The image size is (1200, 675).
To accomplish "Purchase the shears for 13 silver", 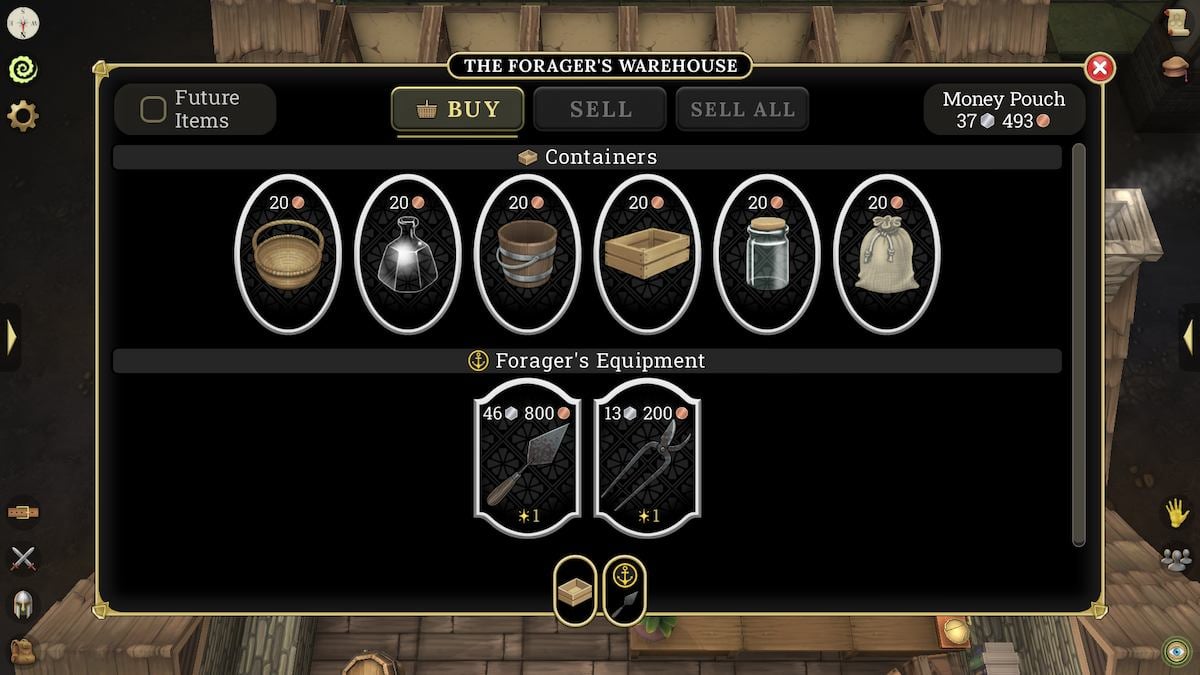I will click(x=647, y=458).
